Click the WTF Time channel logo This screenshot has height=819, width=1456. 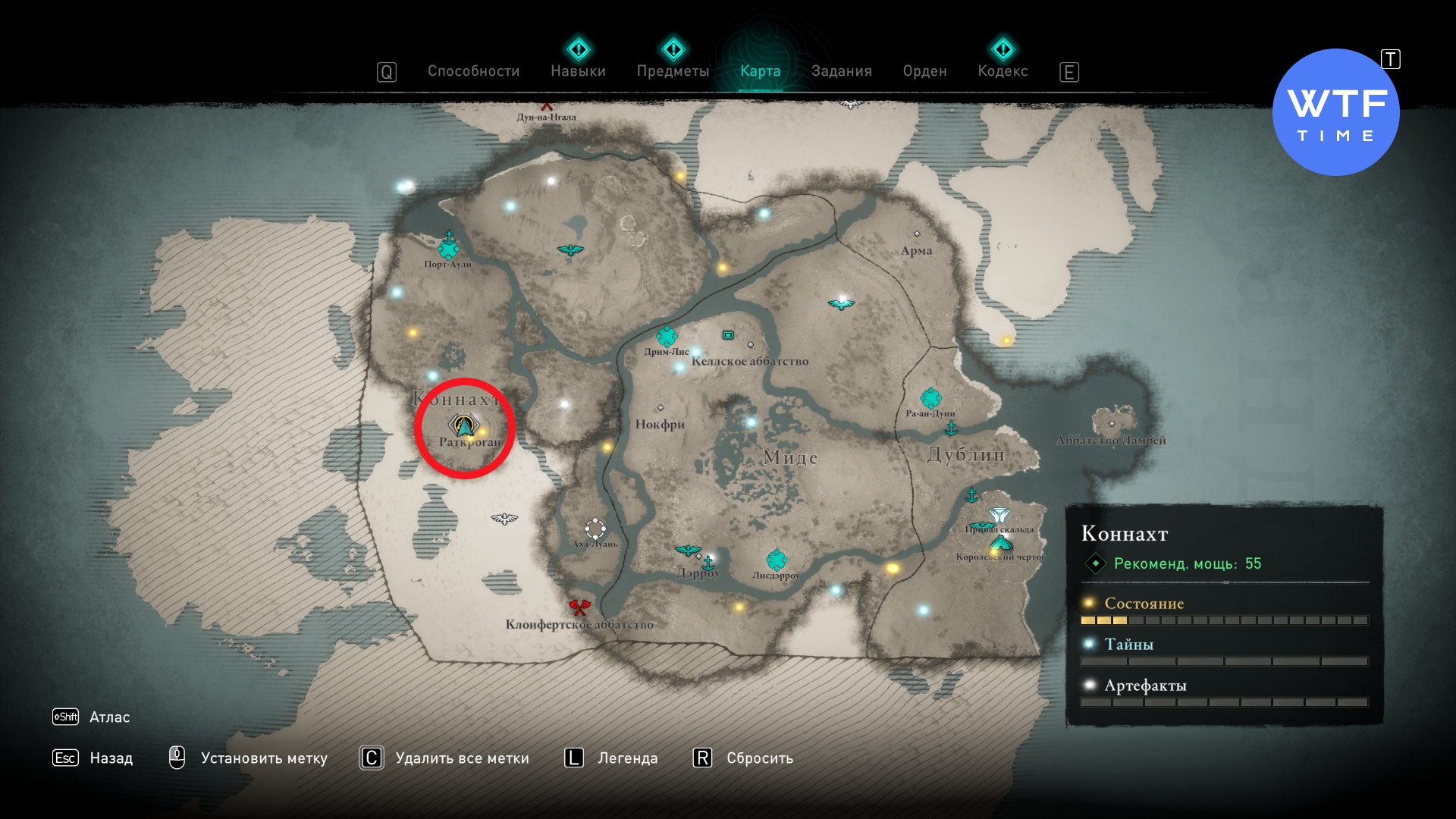[x=1335, y=113]
